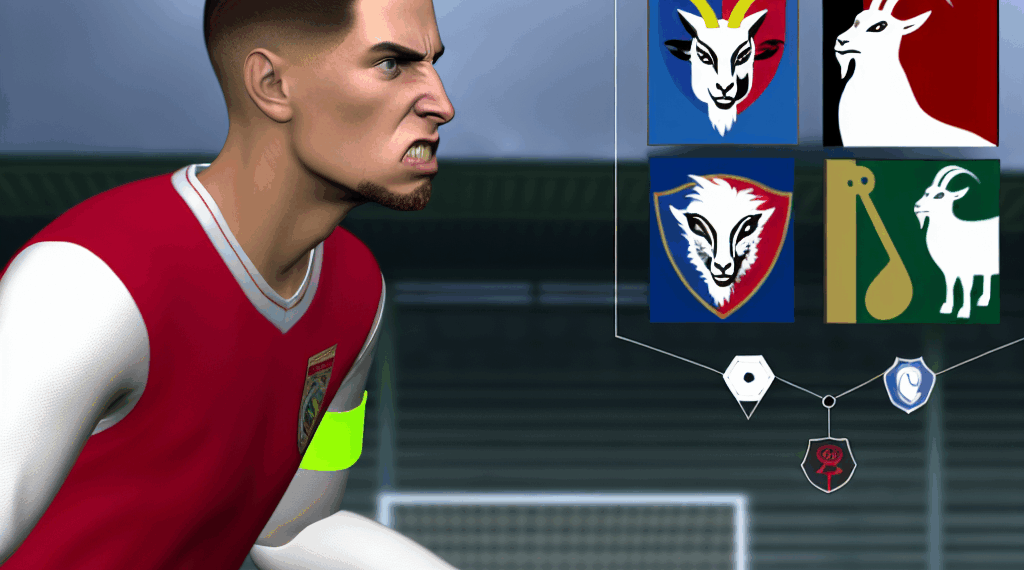The height and width of the screenshot is (570, 1024).
Task: Choose the white goat on black-and-red crest
Action: (910, 72)
